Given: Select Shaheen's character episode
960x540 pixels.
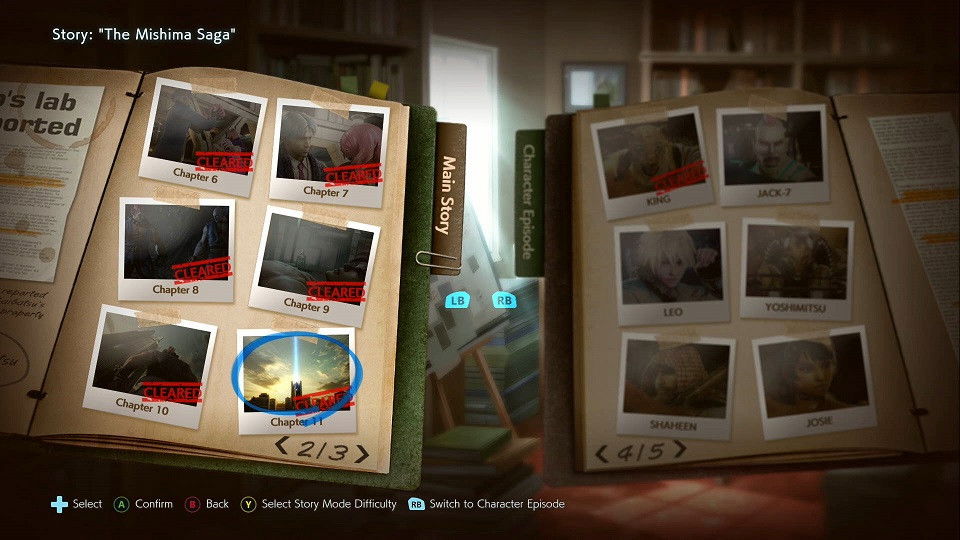Looking at the screenshot, I should pyautogui.click(x=676, y=382).
